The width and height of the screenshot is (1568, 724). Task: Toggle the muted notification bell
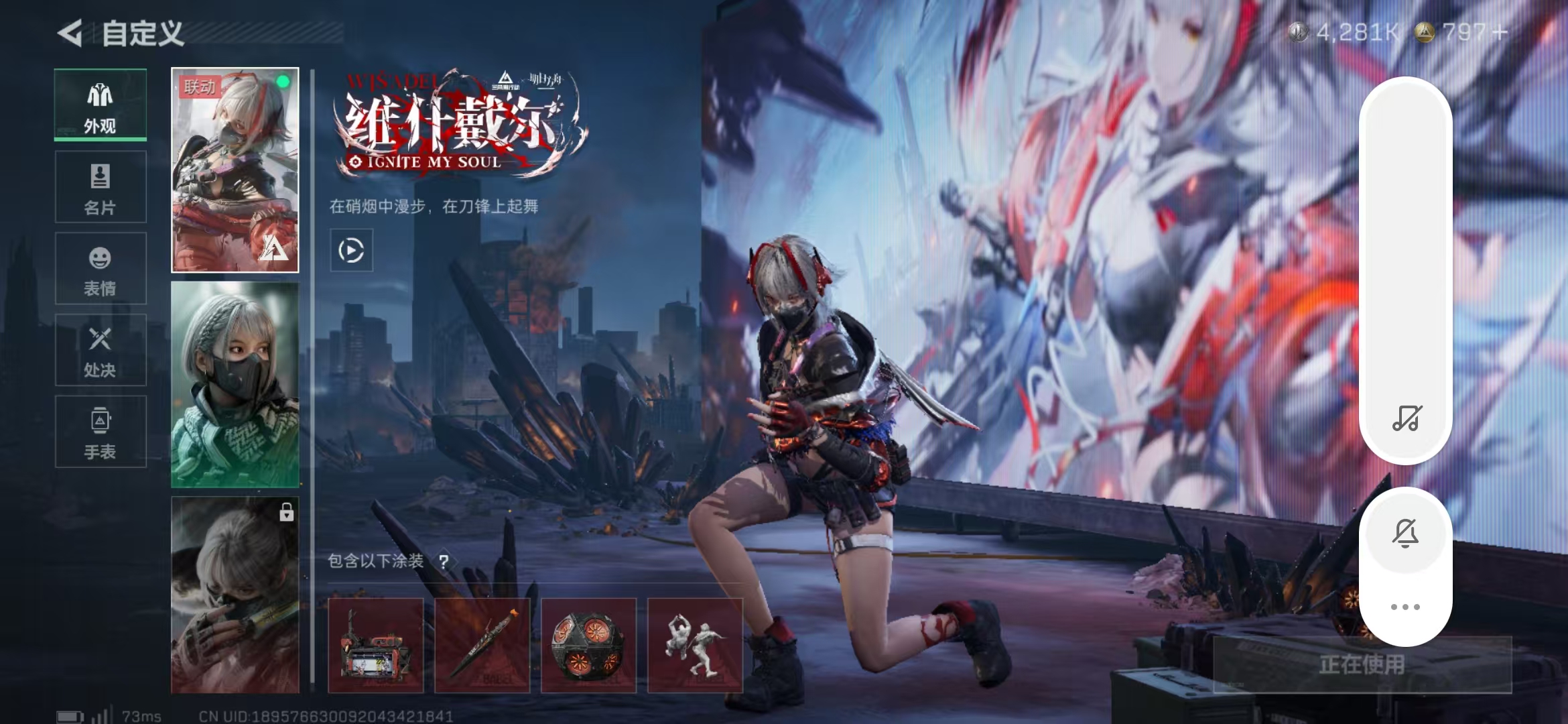[1405, 533]
